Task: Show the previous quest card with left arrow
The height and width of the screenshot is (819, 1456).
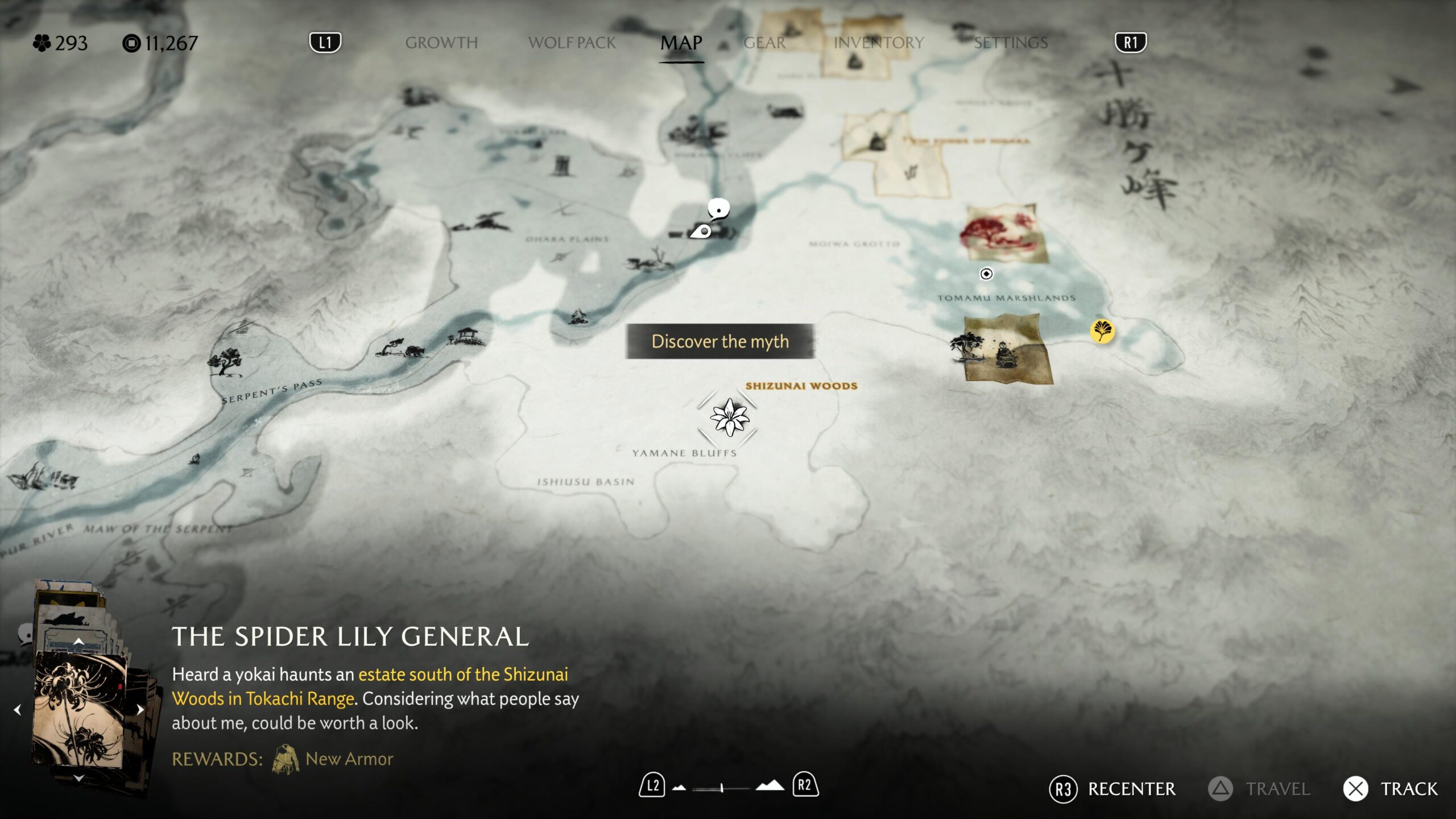Action: (18, 710)
